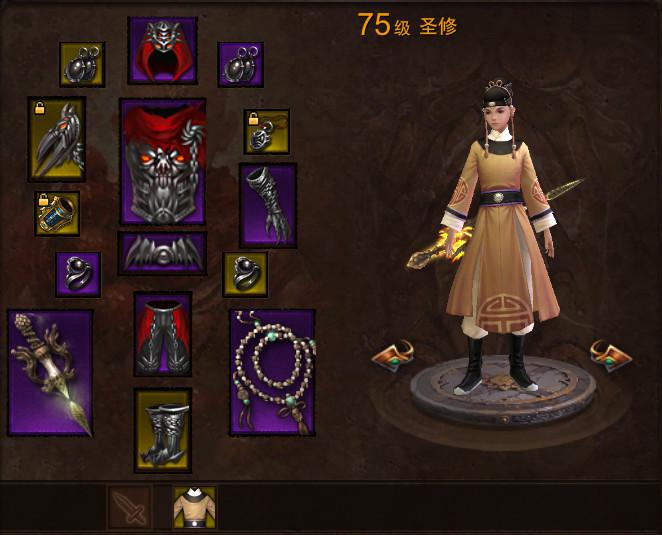Image resolution: width=662 pixels, height=535 pixels.
Task: Select the red hooded helmet slot
Action: pos(162,50)
